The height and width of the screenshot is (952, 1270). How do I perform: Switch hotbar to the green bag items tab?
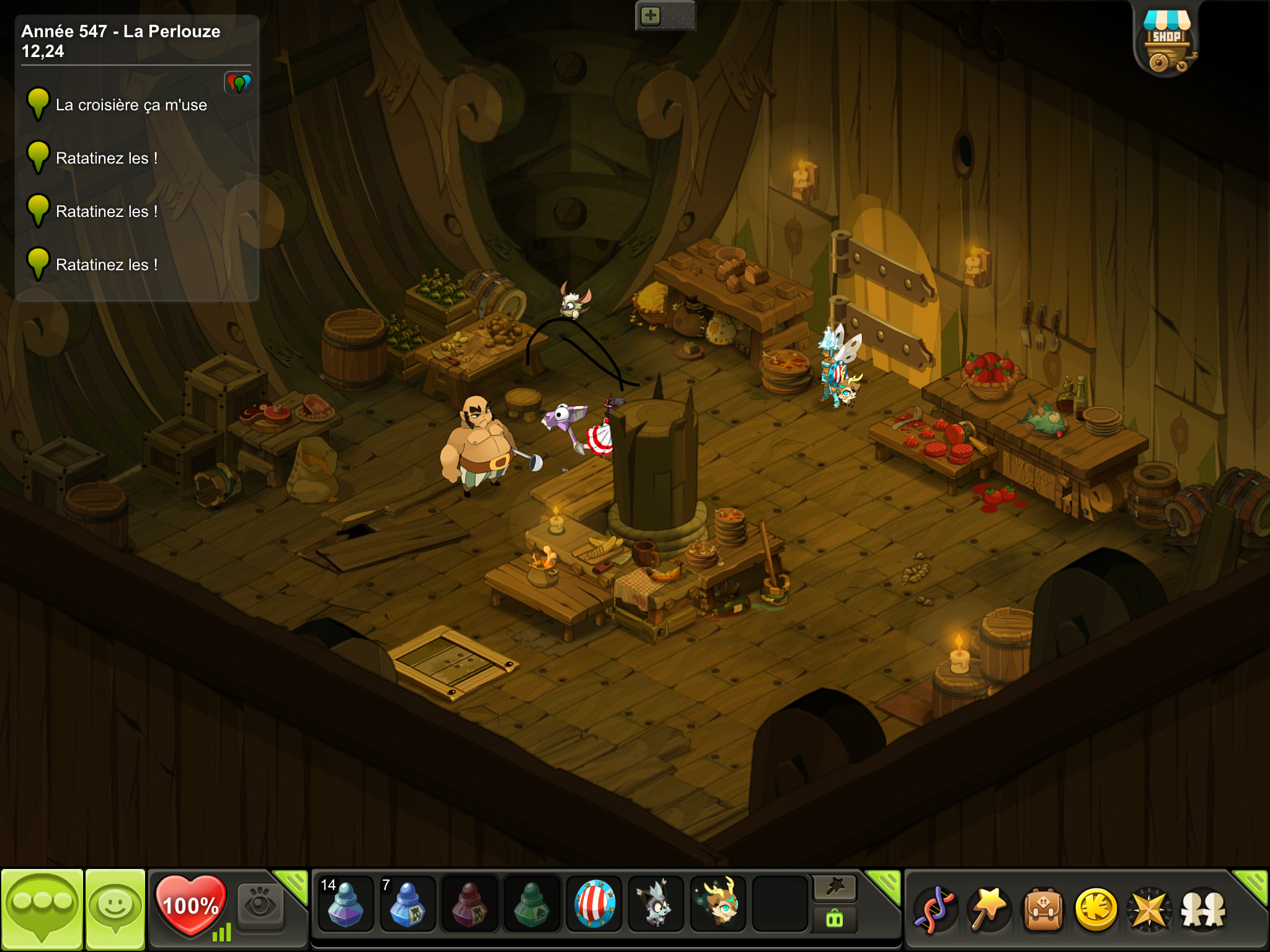[835, 919]
